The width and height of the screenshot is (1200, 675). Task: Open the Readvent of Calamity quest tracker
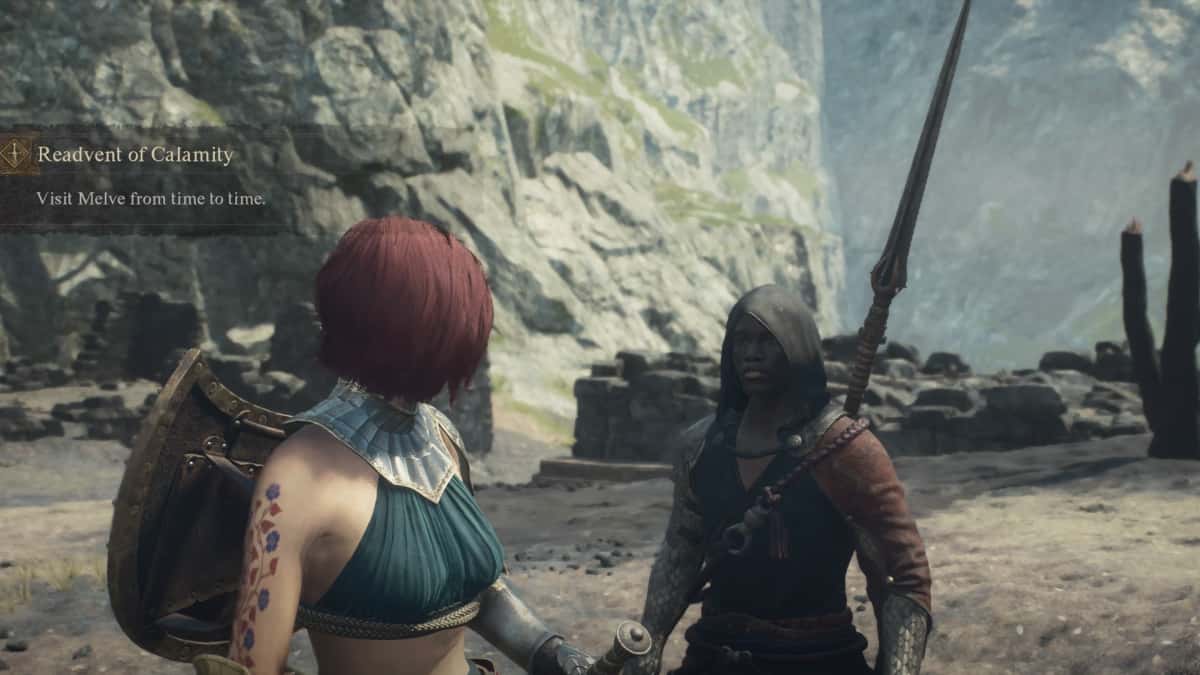pyautogui.click(x=135, y=155)
